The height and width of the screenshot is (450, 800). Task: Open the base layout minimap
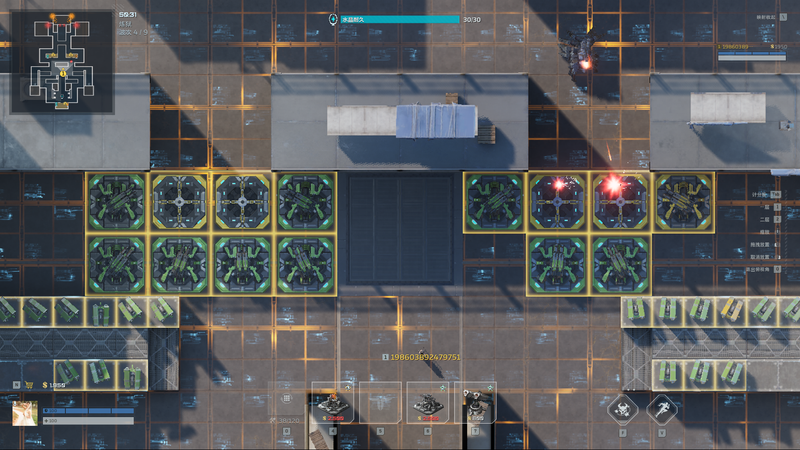click(x=62, y=62)
